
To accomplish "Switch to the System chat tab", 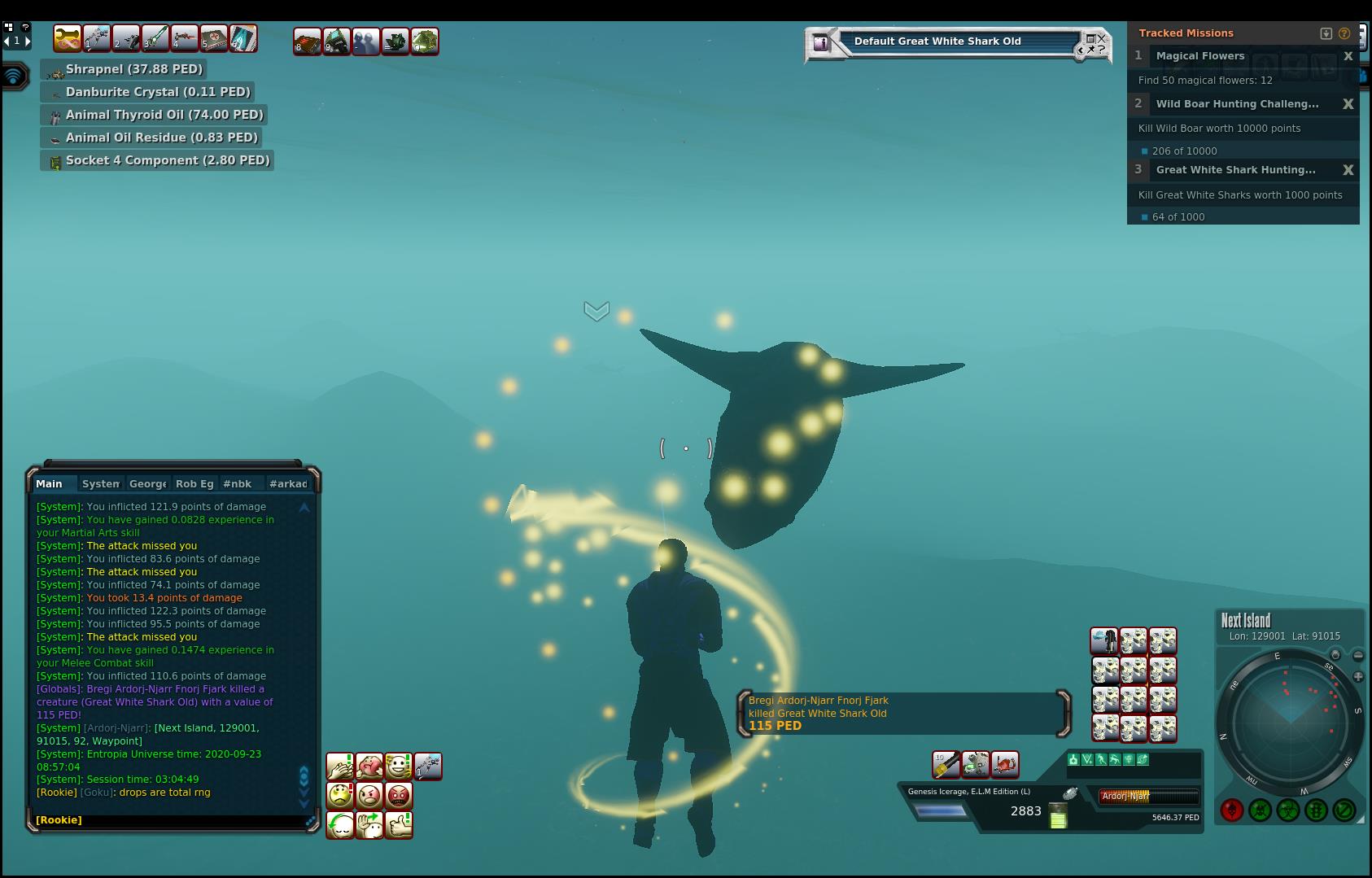I will 101,483.
